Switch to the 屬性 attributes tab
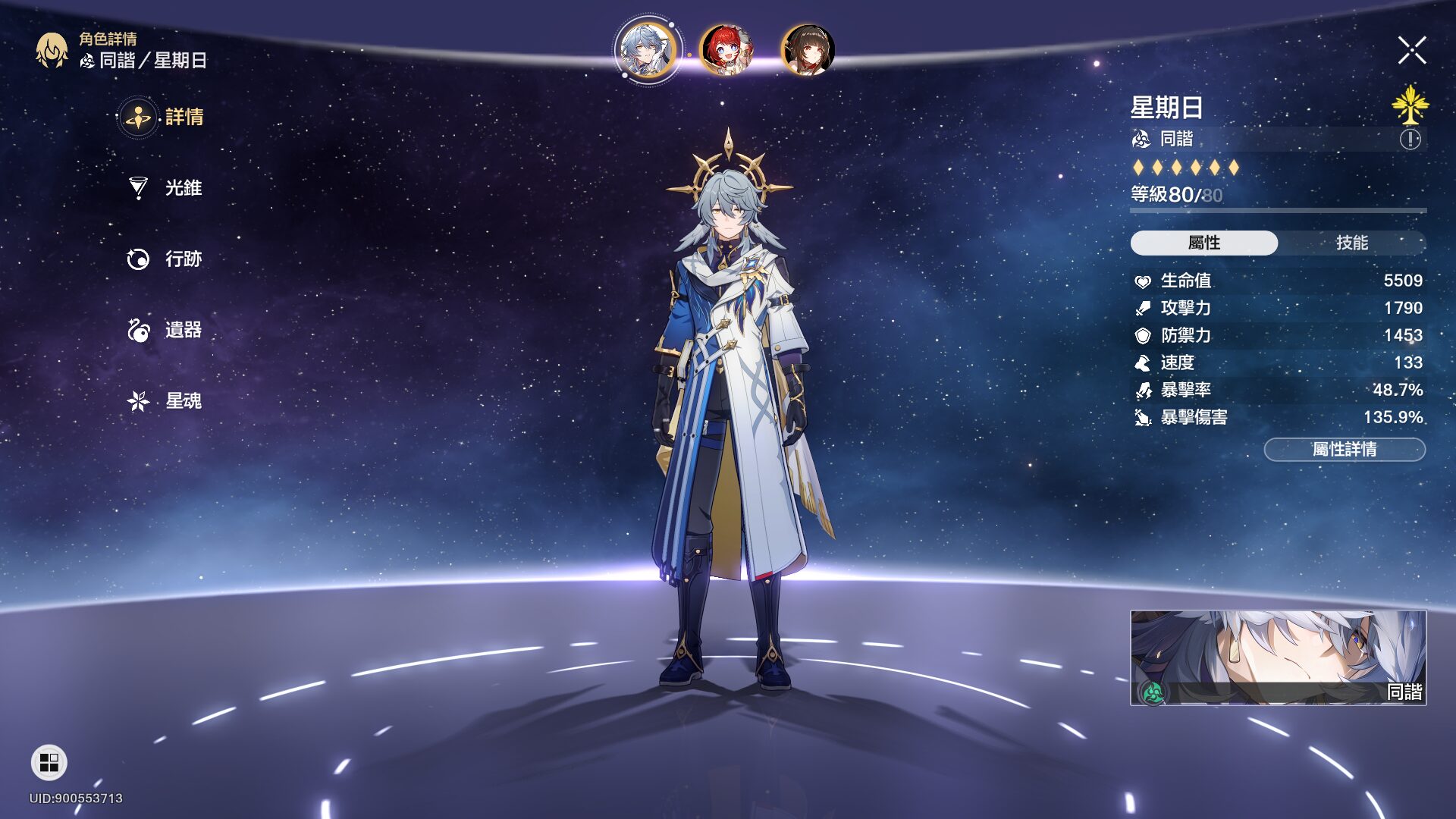 point(1204,243)
